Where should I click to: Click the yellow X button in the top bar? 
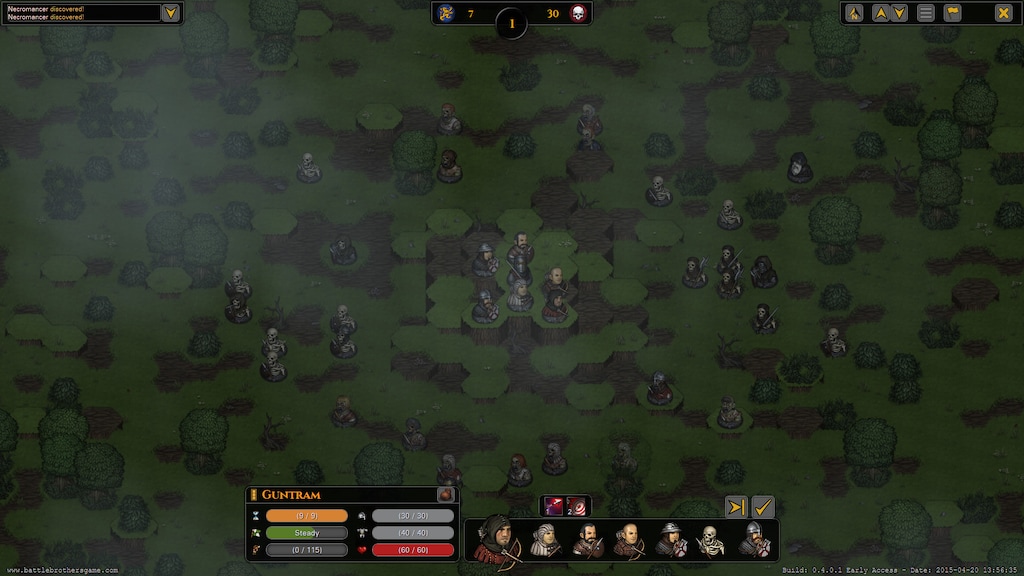pos(1002,13)
